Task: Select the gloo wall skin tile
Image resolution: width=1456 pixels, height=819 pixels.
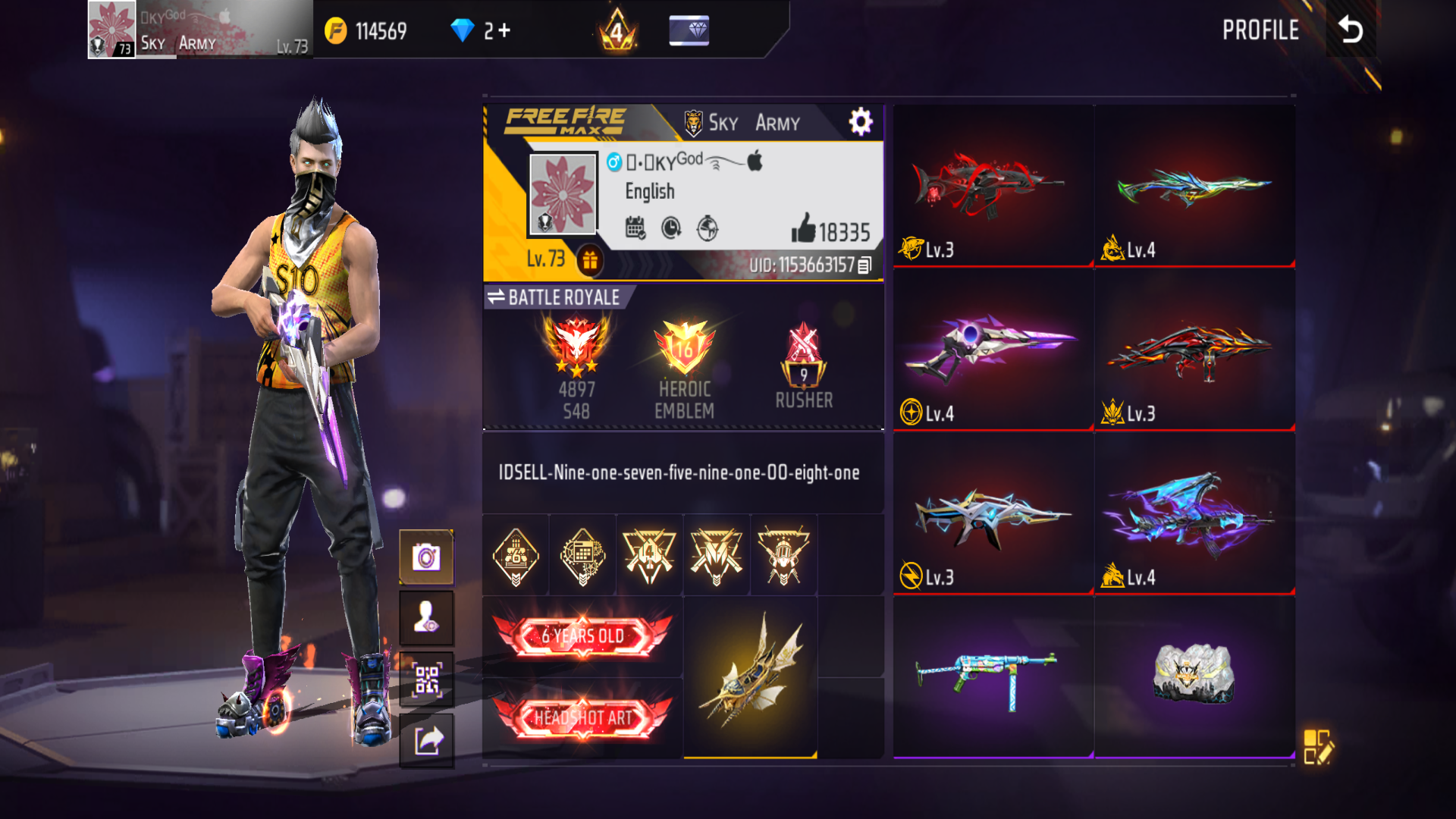Action: click(x=1194, y=676)
